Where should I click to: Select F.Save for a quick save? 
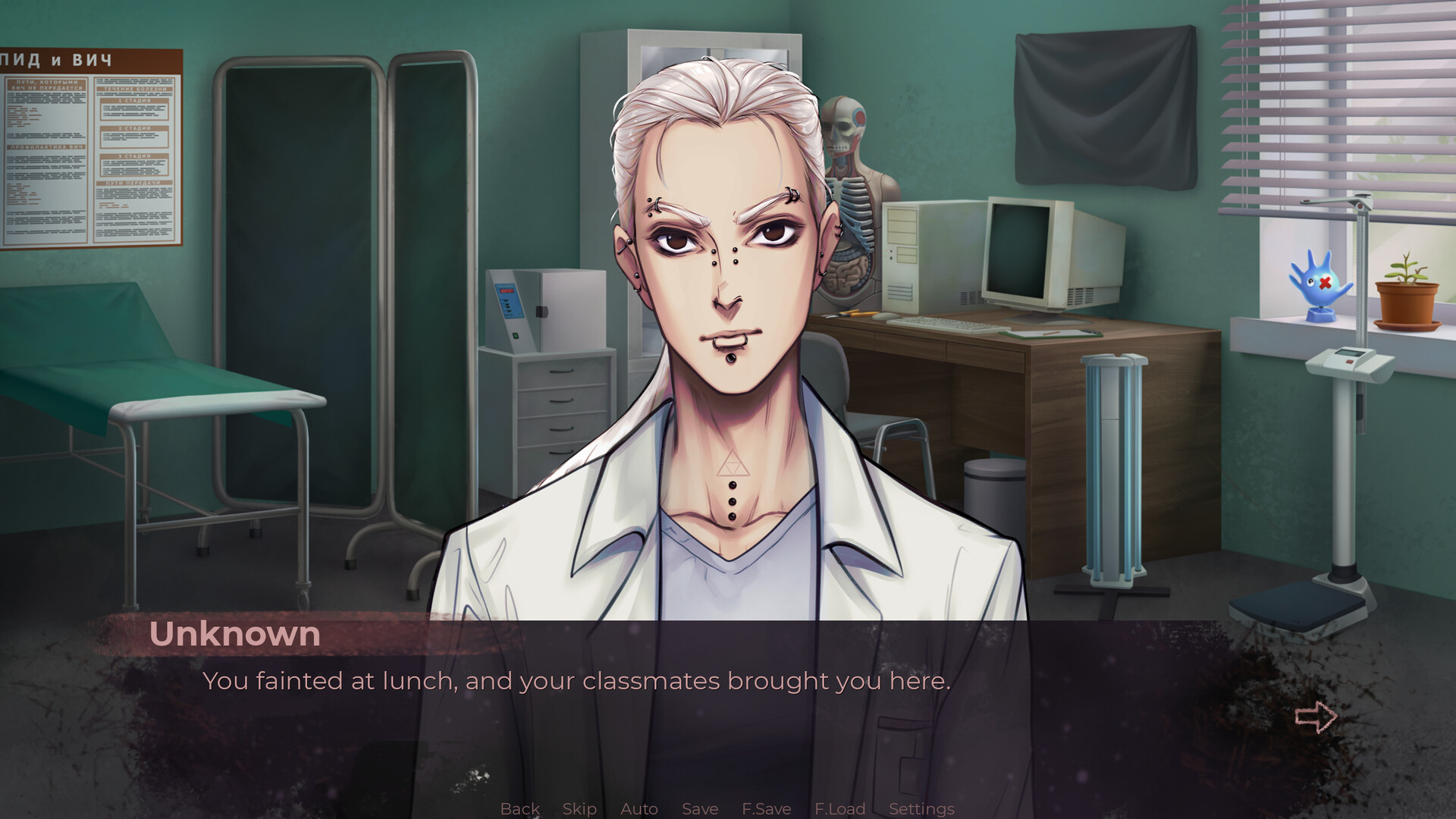tap(766, 809)
